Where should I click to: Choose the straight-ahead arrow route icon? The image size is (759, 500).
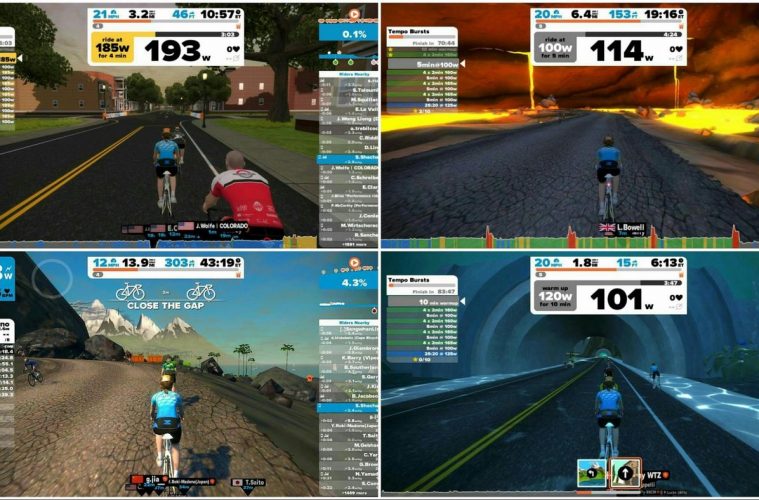click(625, 472)
